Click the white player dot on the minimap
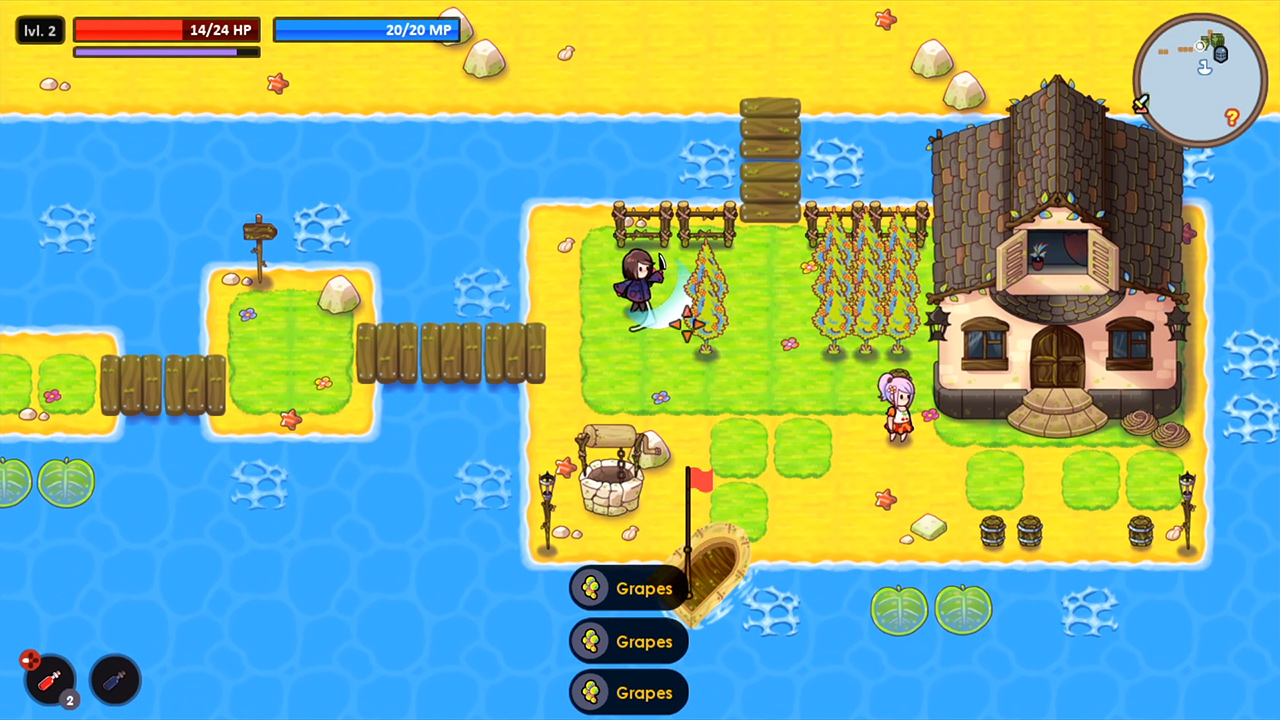 click(1200, 46)
